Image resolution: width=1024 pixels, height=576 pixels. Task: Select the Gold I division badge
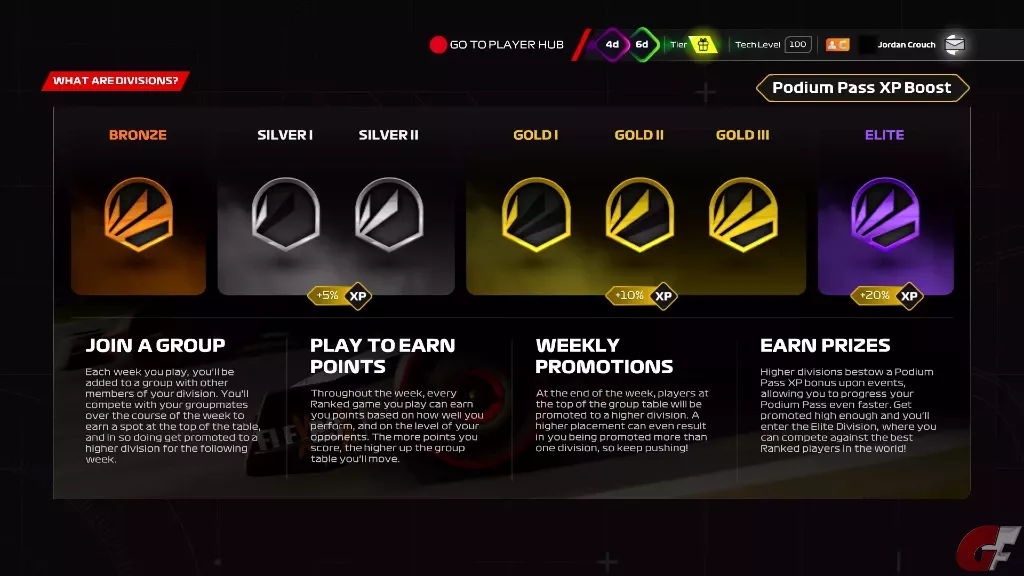[536, 214]
